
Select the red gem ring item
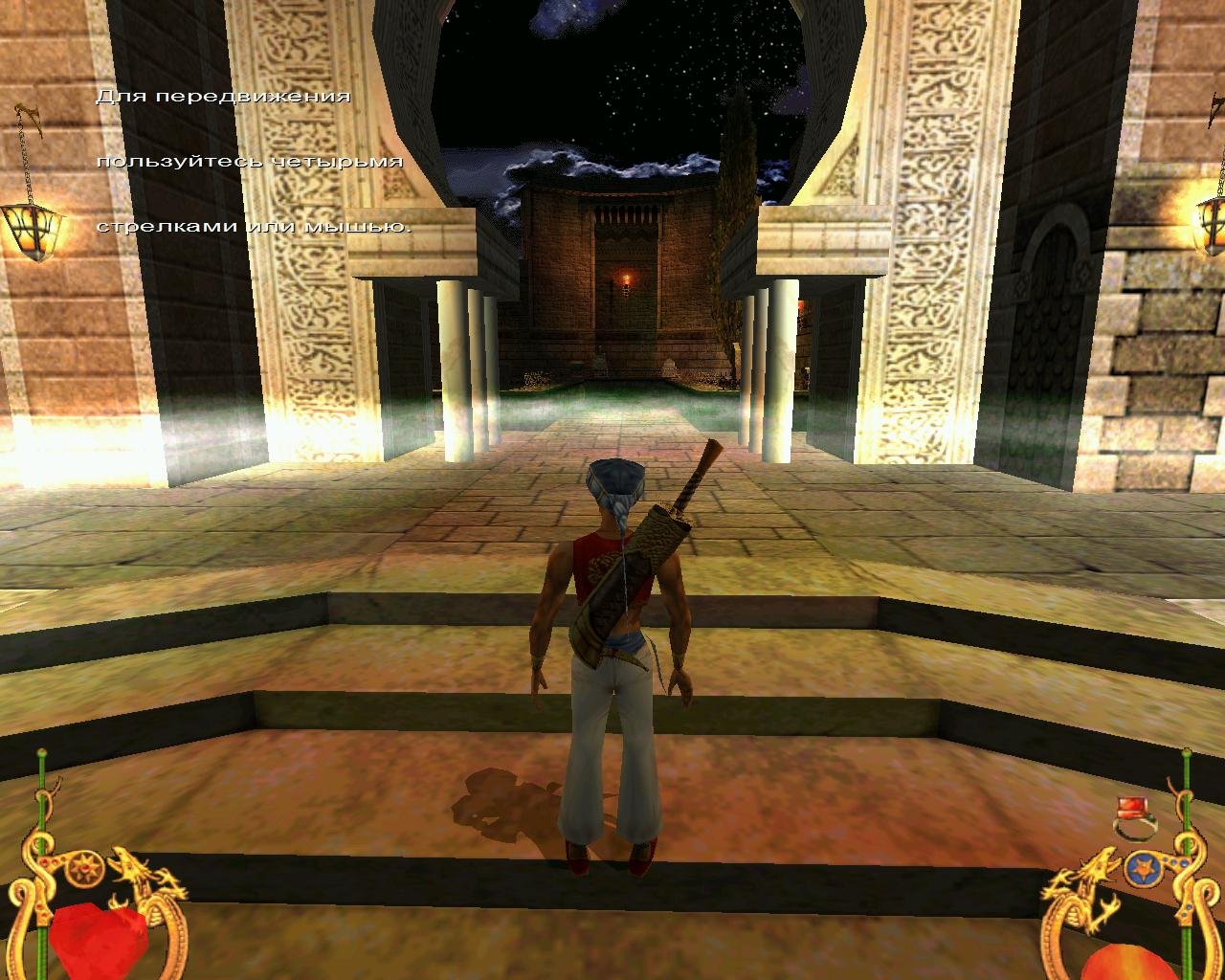(1135, 816)
